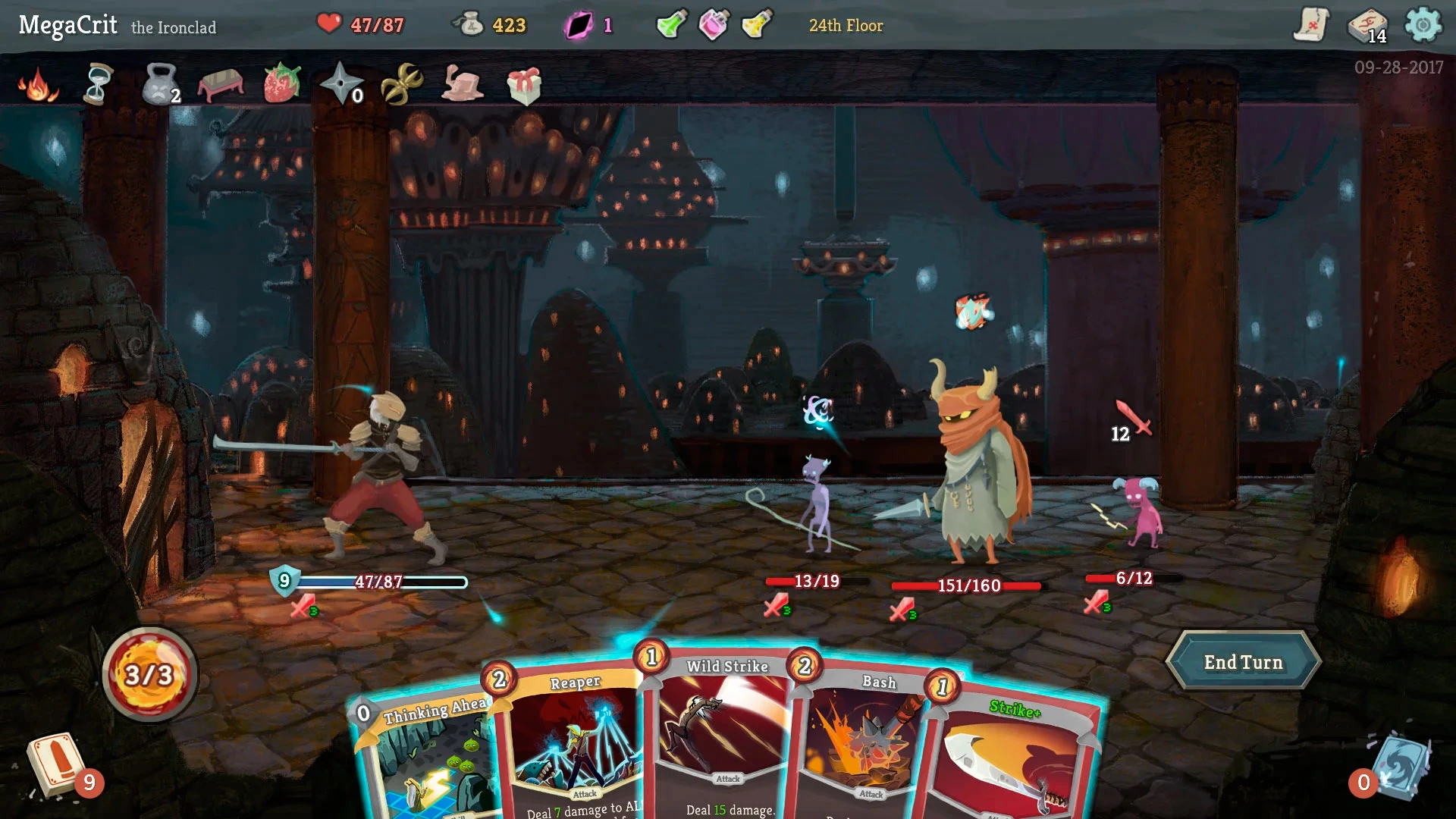
Task: Select the golden Kunai relic
Action: point(402,83)
